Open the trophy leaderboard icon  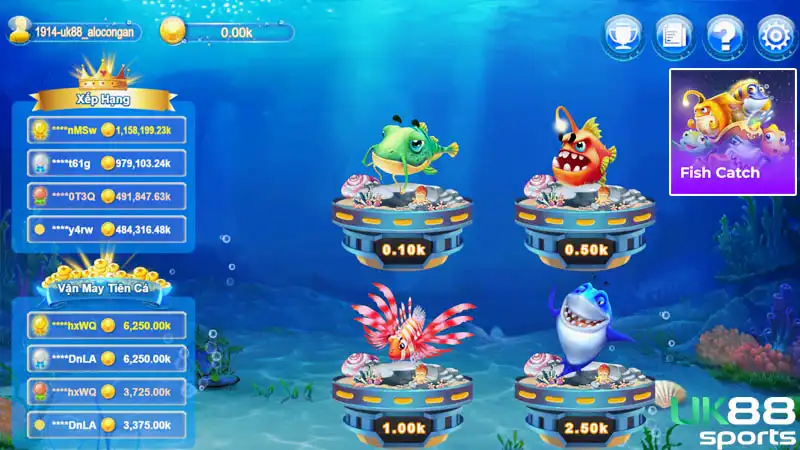click(621, 37)
